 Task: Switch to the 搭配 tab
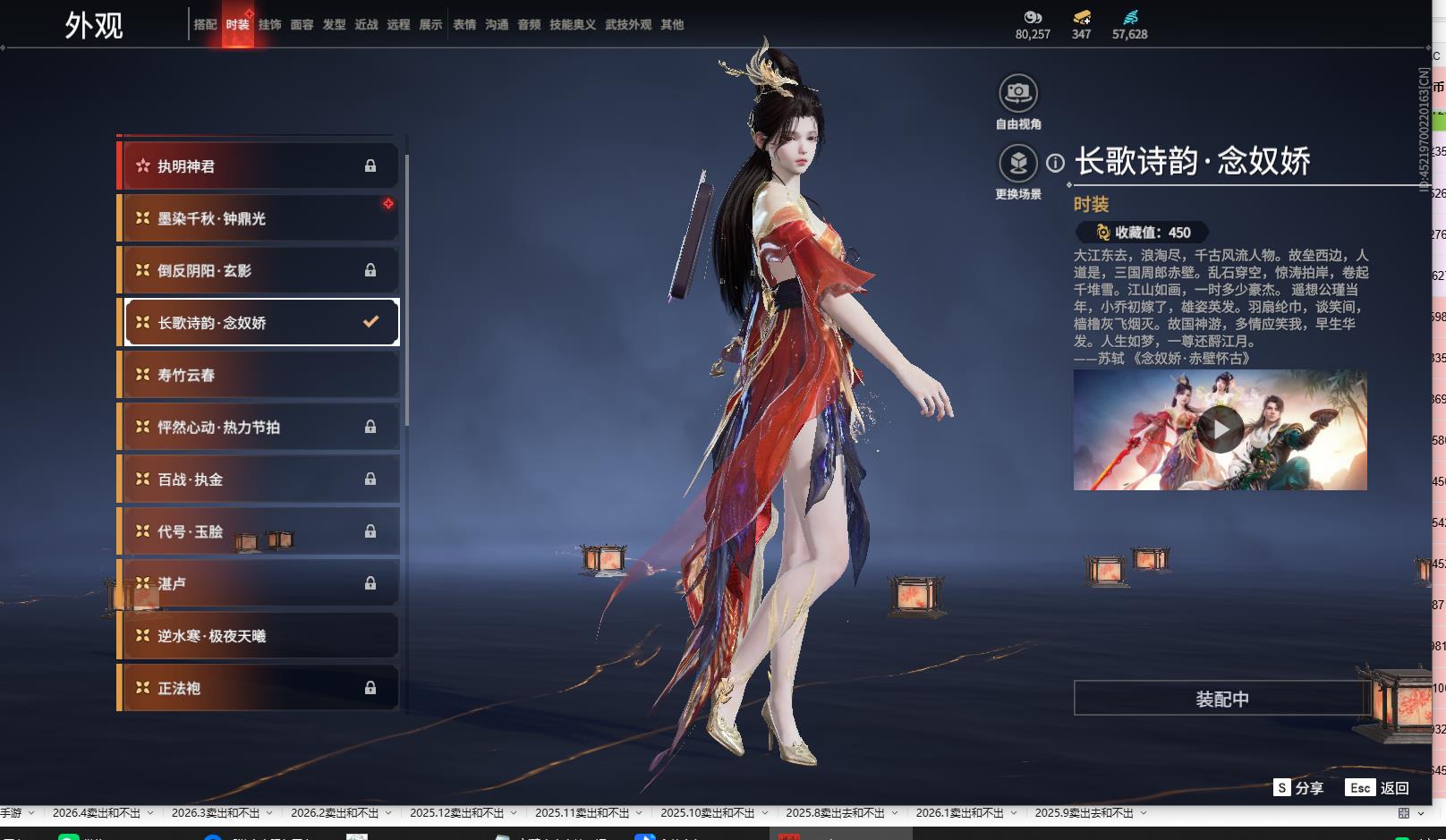(x=205, y=25)
